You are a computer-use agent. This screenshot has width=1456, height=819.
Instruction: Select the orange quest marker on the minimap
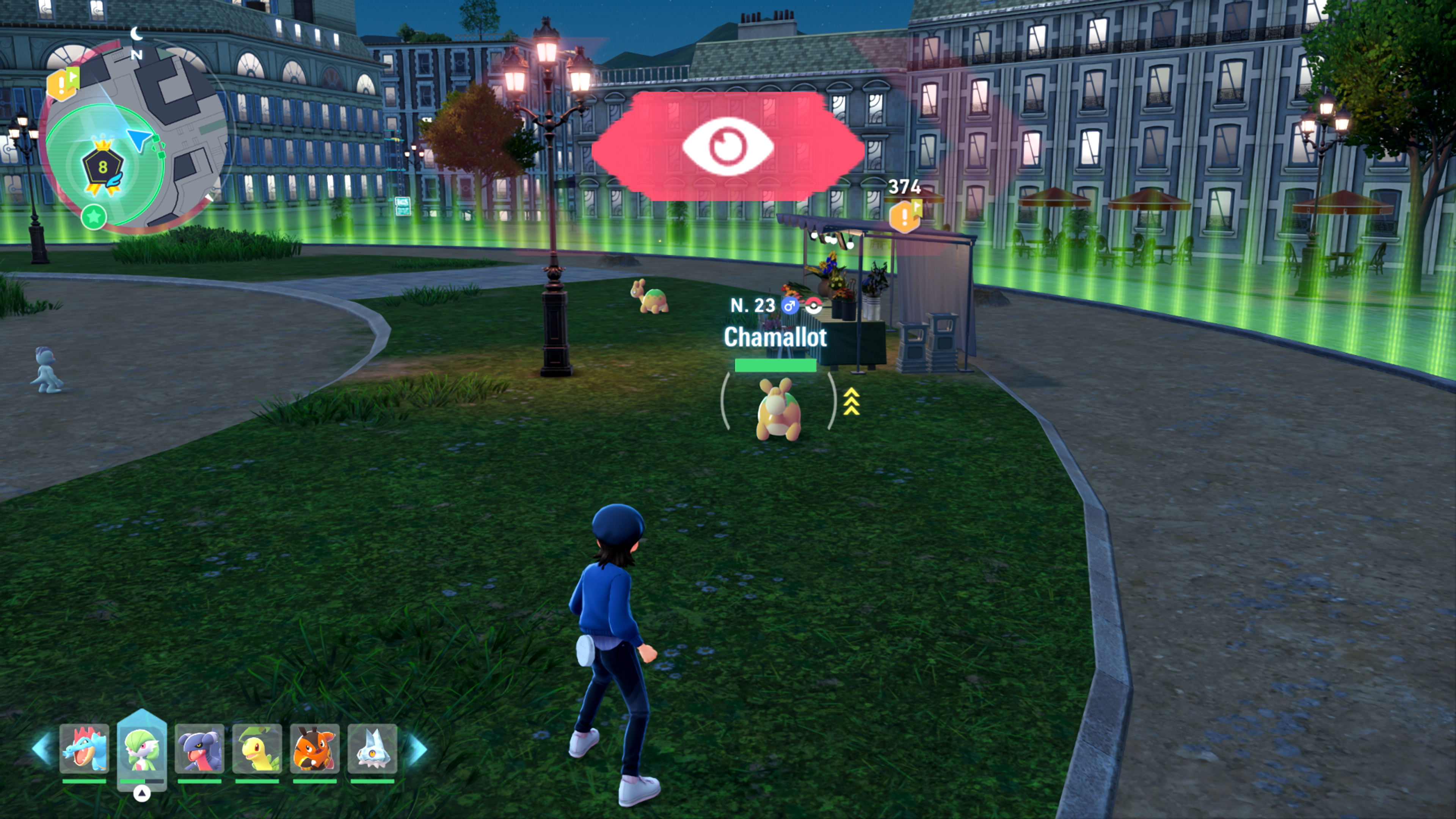click(62, 84)
